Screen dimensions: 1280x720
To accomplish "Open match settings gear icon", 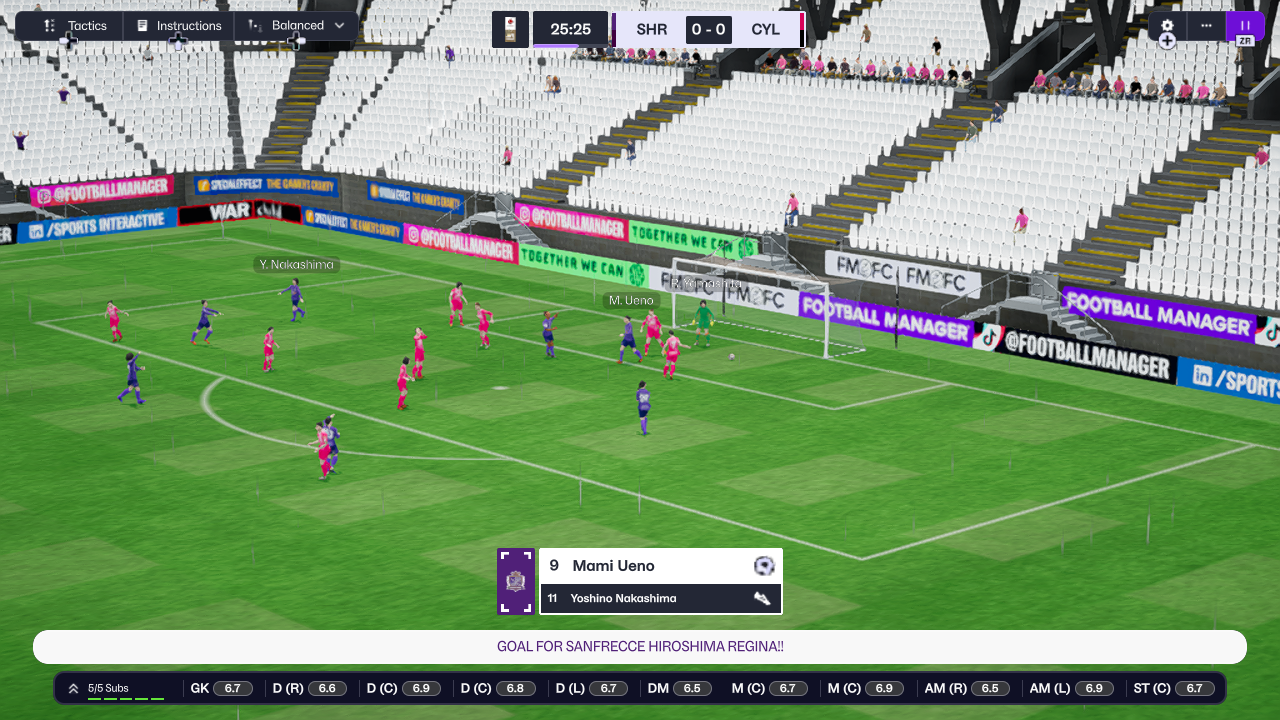I will click(x=1167, y=26).
